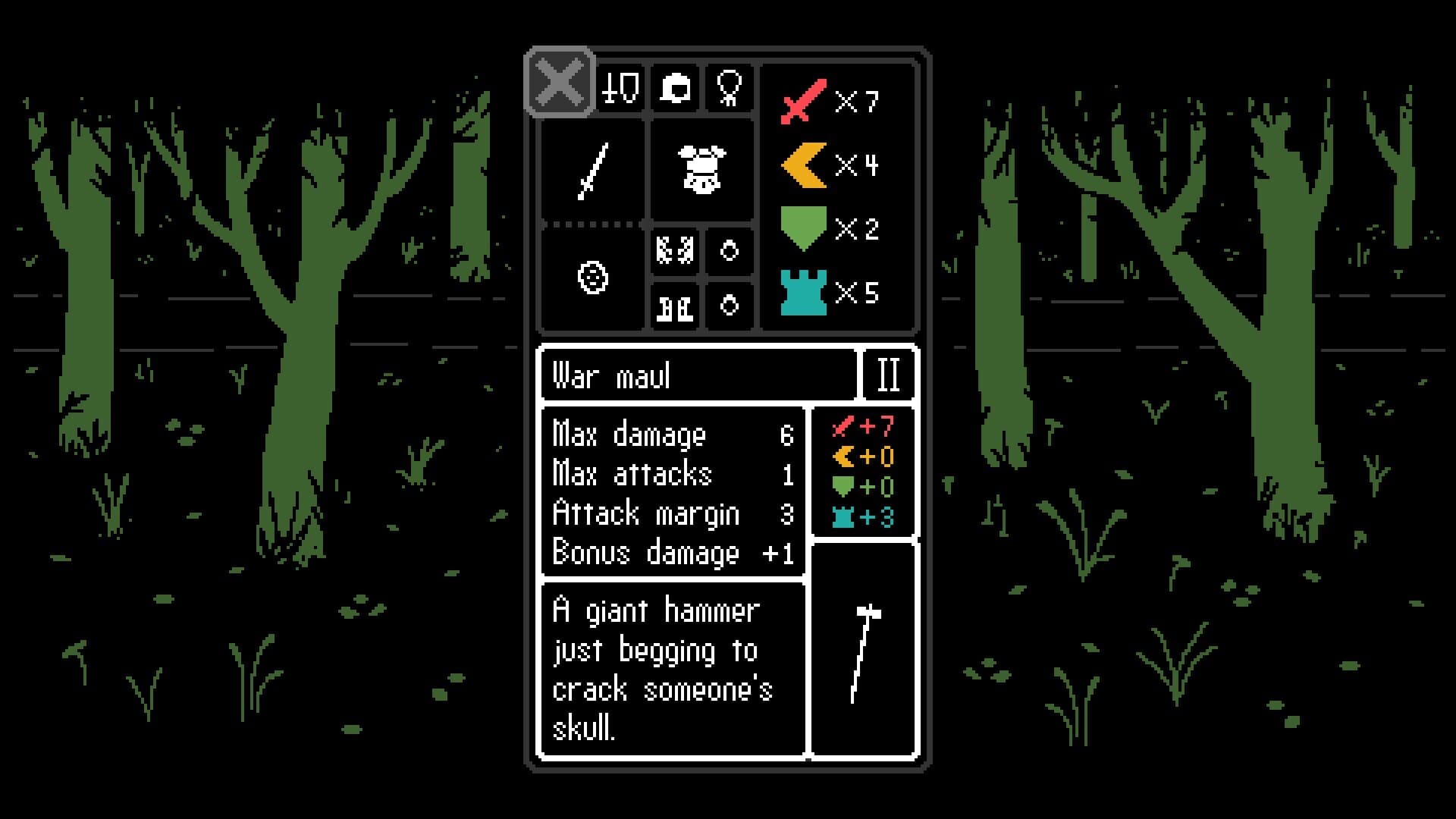Viewport: 1456px width, 819px height.
Task: Select the equipped sword weapon slot
Action: [x=594, y=173]
